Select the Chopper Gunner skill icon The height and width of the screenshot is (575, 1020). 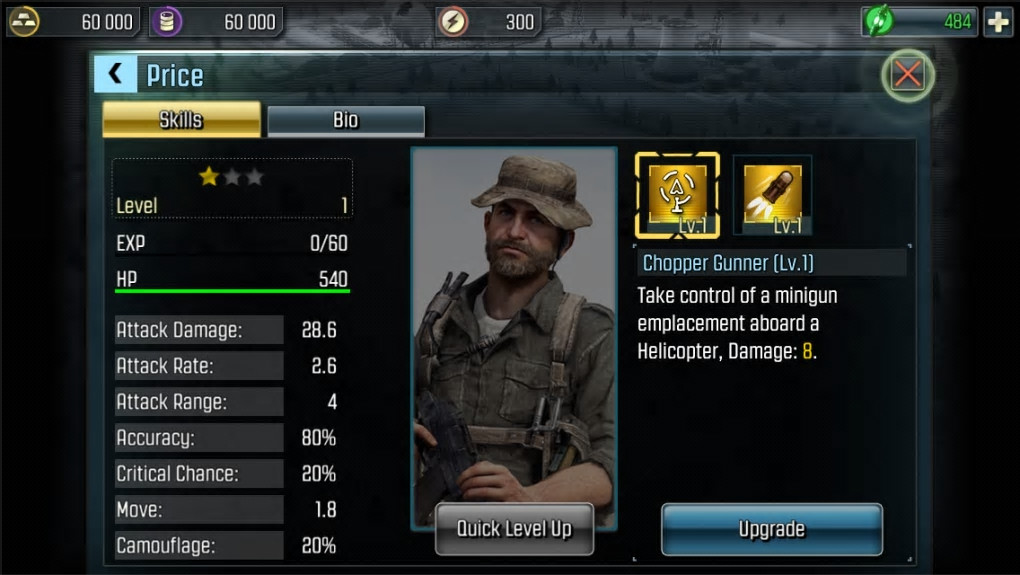point(677,194)
